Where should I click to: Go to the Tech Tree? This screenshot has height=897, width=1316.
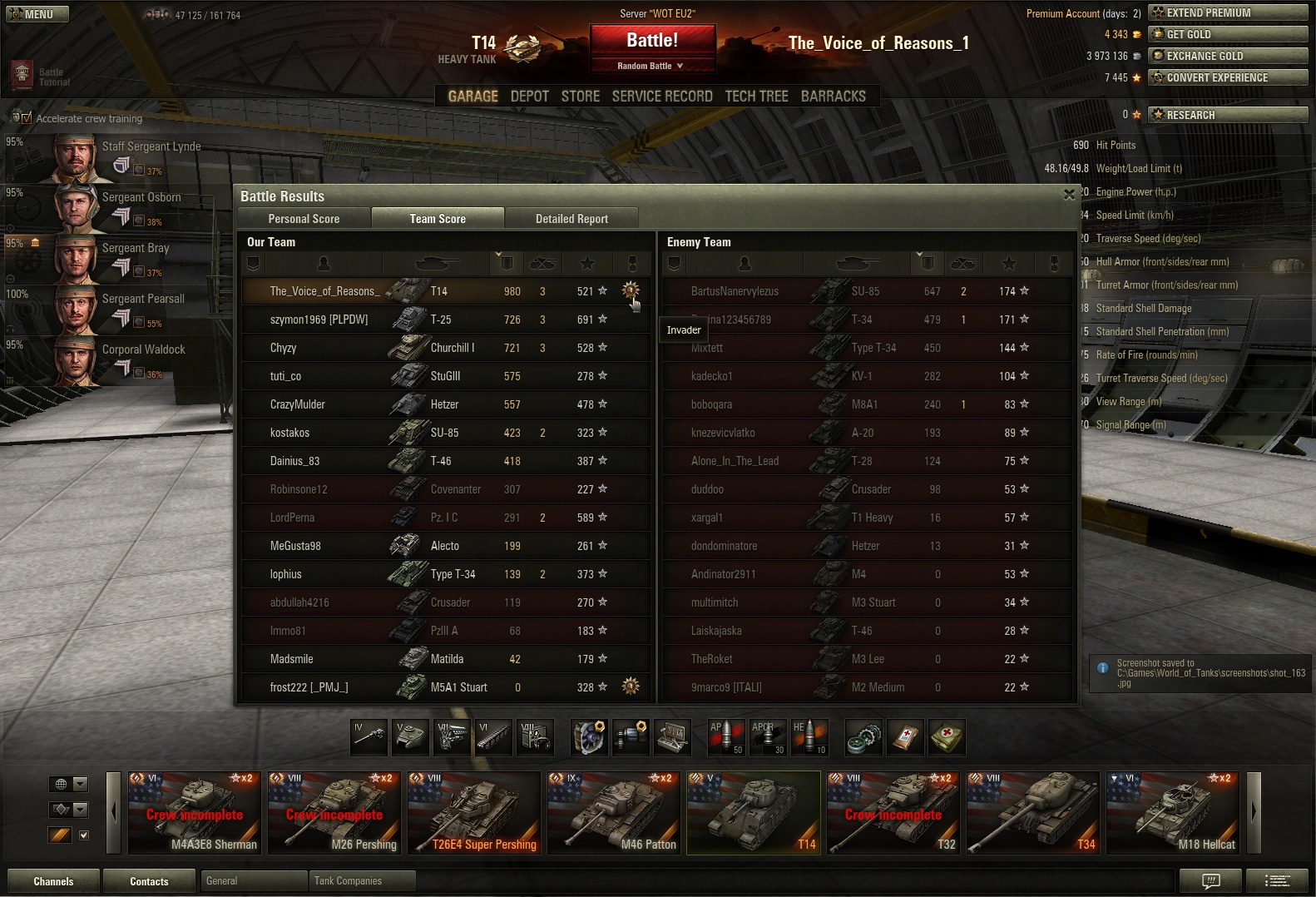pyautogui.click(x=756, y=97)
